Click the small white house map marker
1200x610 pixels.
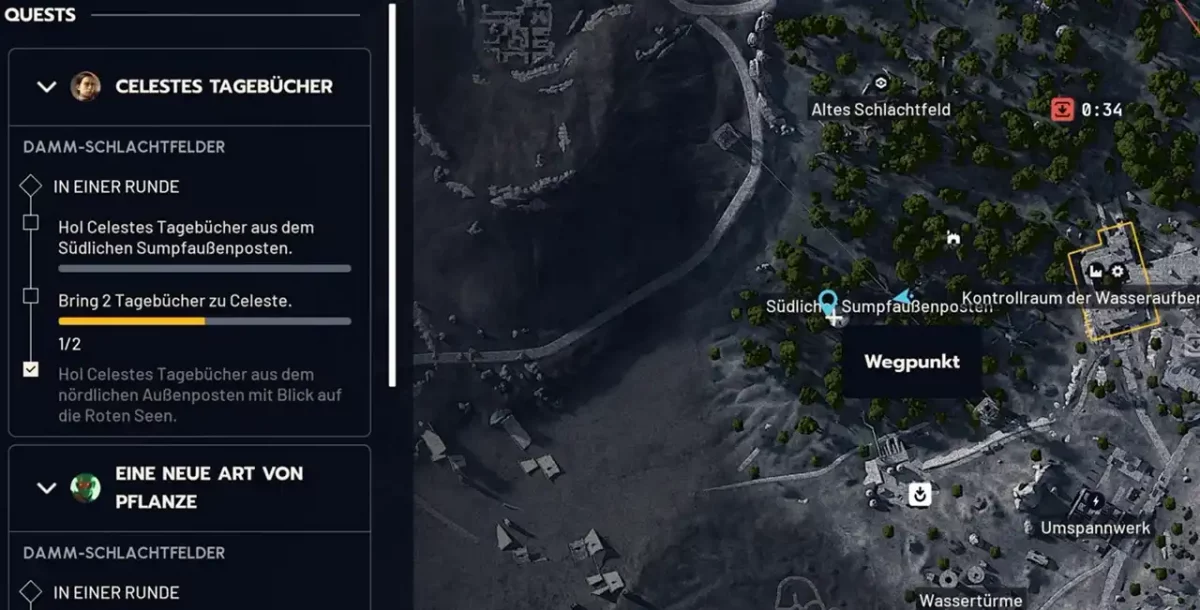(x=953, y=238)
